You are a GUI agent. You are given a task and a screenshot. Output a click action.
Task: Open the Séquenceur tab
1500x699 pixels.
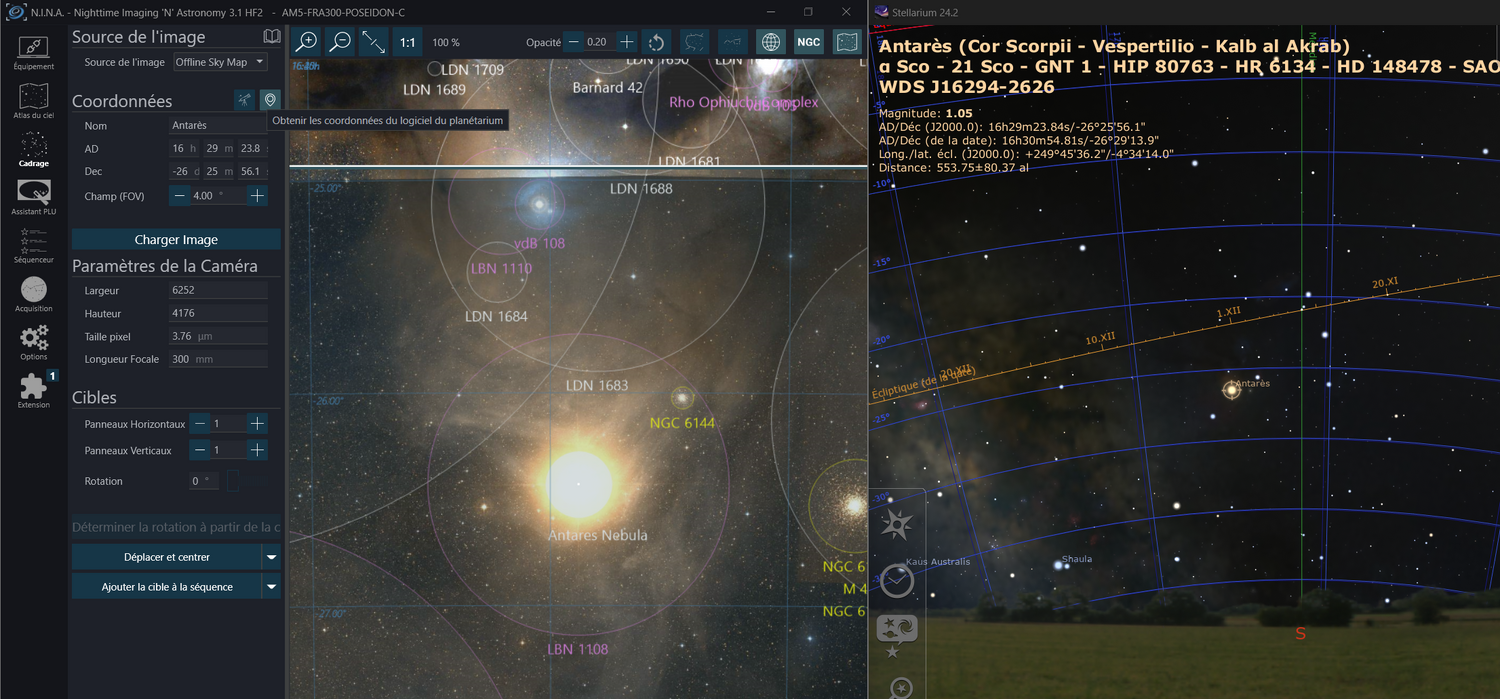coord(33,245)
